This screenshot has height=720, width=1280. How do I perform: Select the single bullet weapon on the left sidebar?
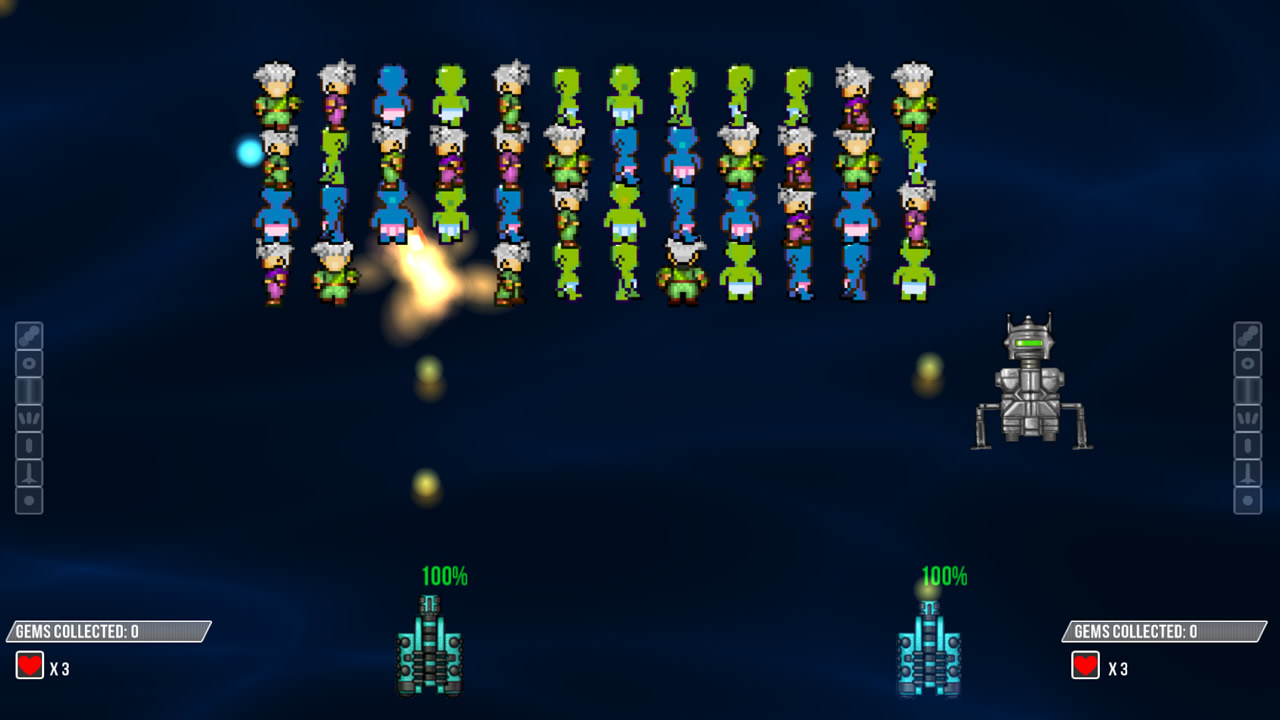pyautogui.click(x=29, y=446)
